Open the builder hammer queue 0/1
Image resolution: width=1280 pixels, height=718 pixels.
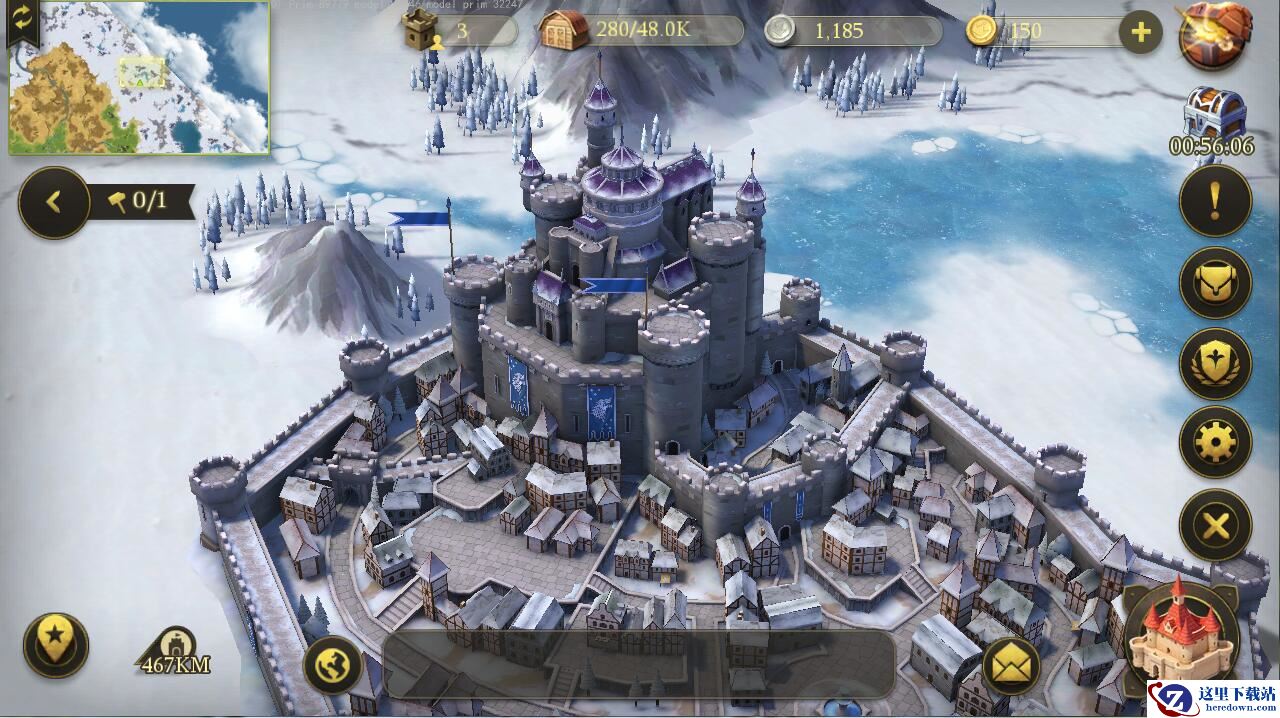140,202
